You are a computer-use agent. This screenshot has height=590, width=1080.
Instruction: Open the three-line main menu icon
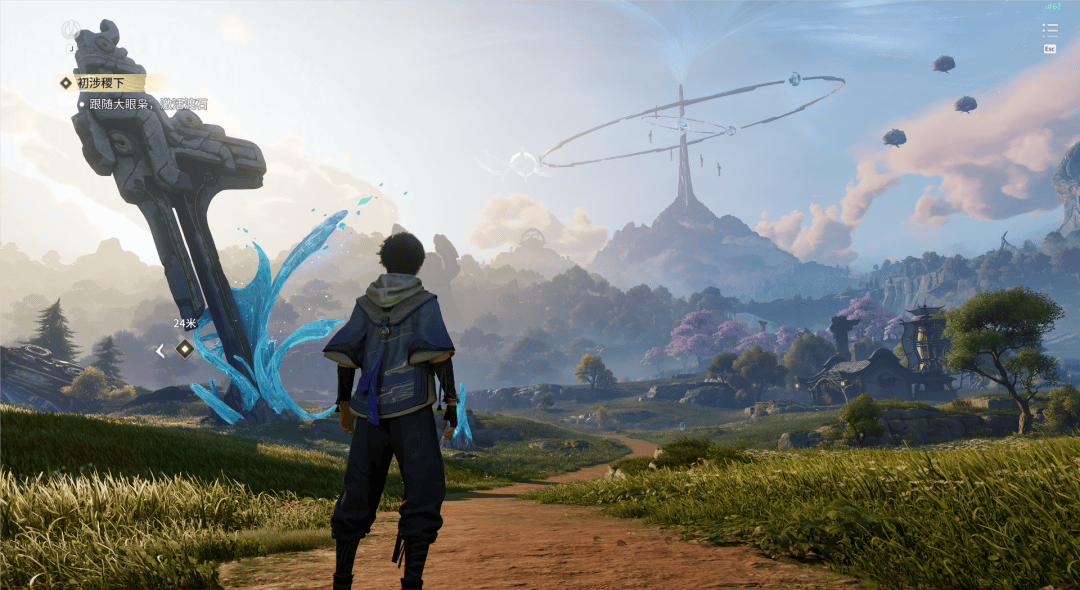[1049, 30]
